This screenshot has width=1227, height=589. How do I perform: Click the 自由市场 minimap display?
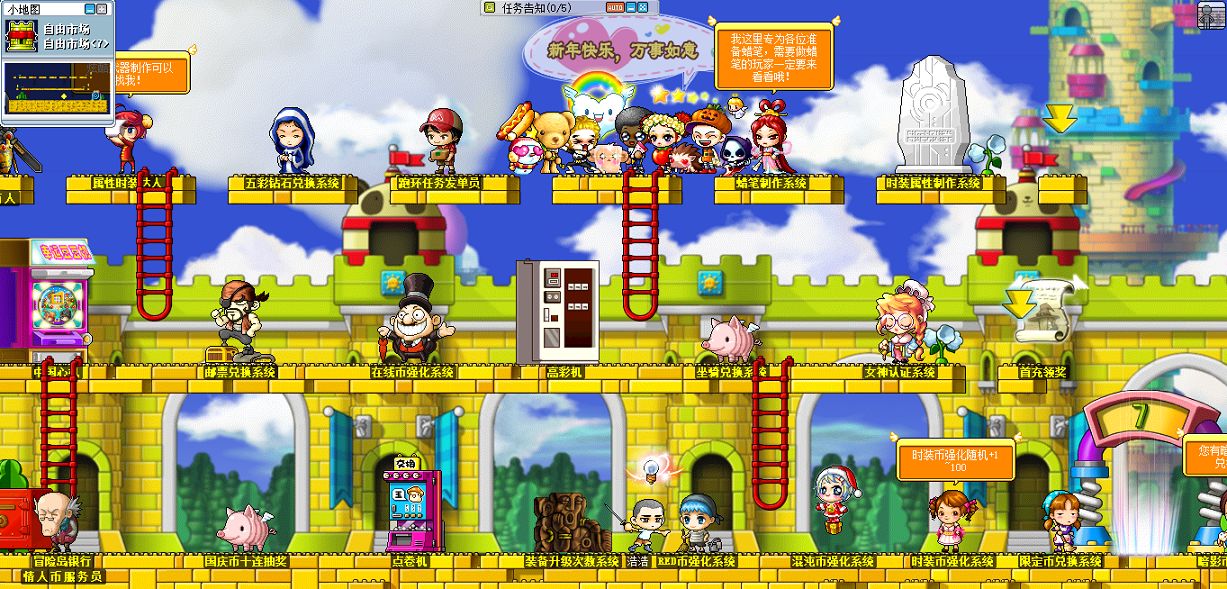click(x=57, y=88)
